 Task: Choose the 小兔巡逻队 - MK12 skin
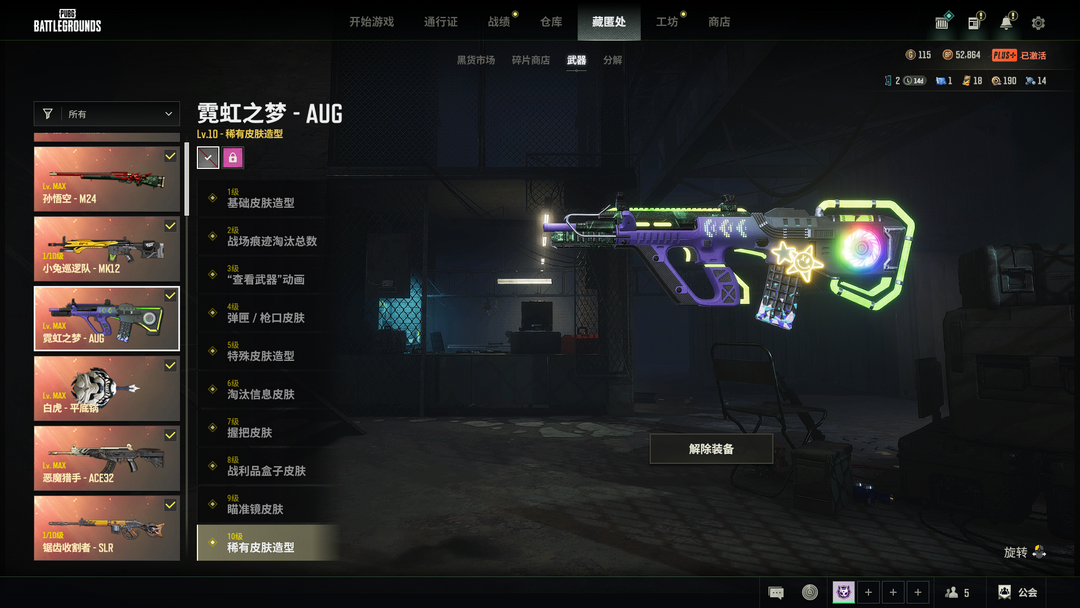(x=107, y=249)
